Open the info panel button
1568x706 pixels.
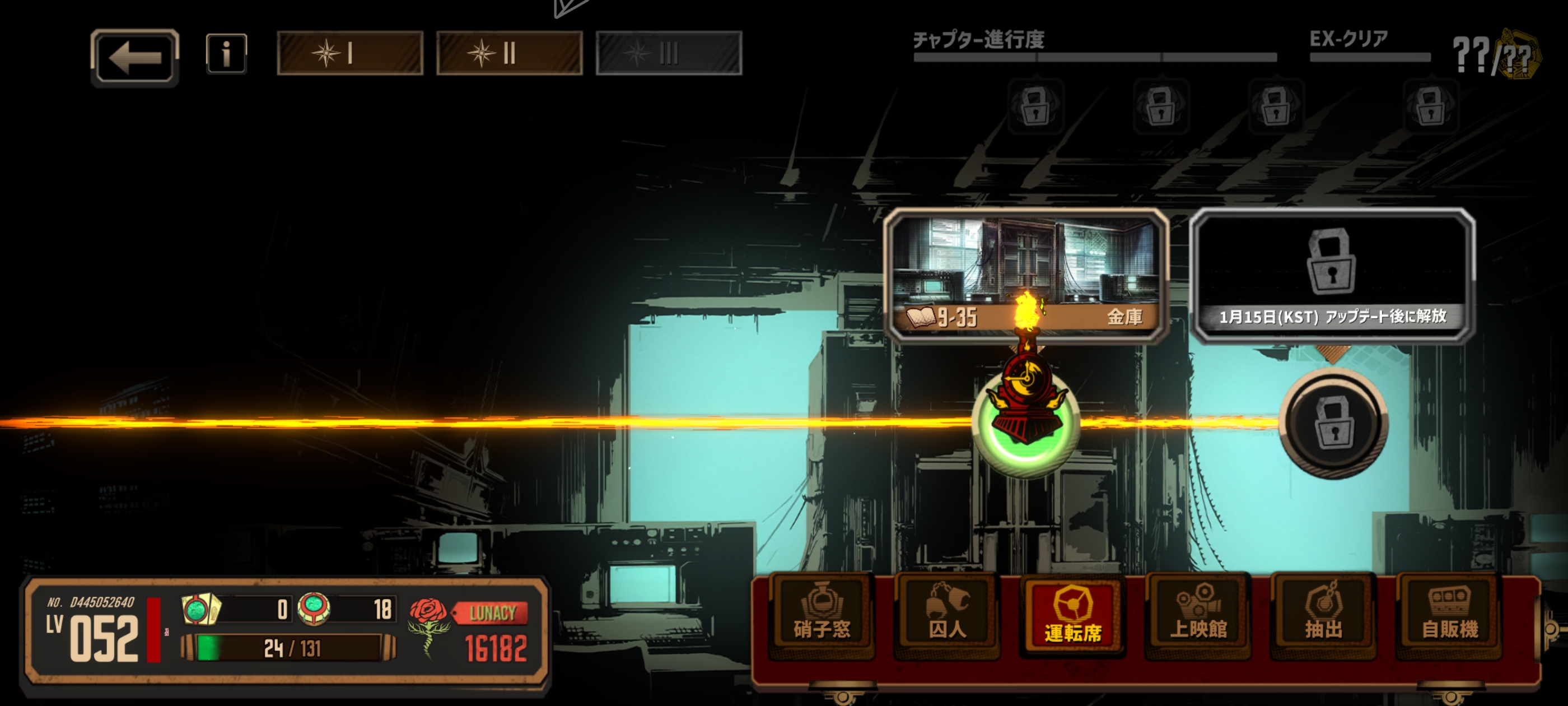click(226, 54)
